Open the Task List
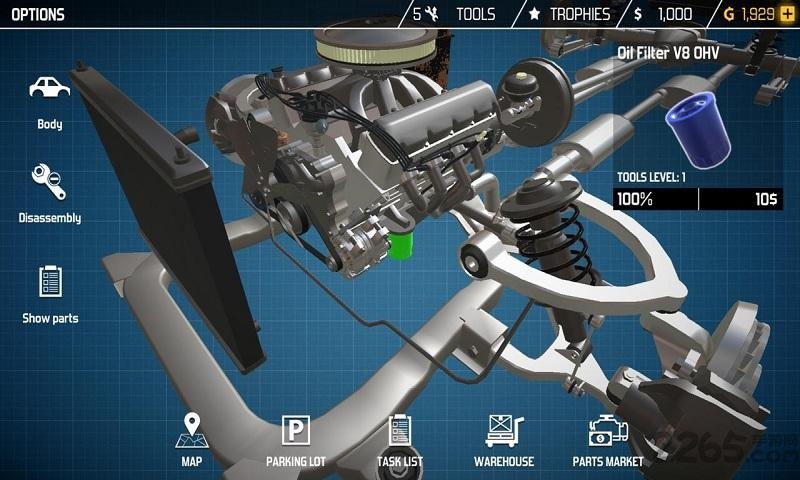The height and width of the screenshot is (480, 800). pos(400,438)
